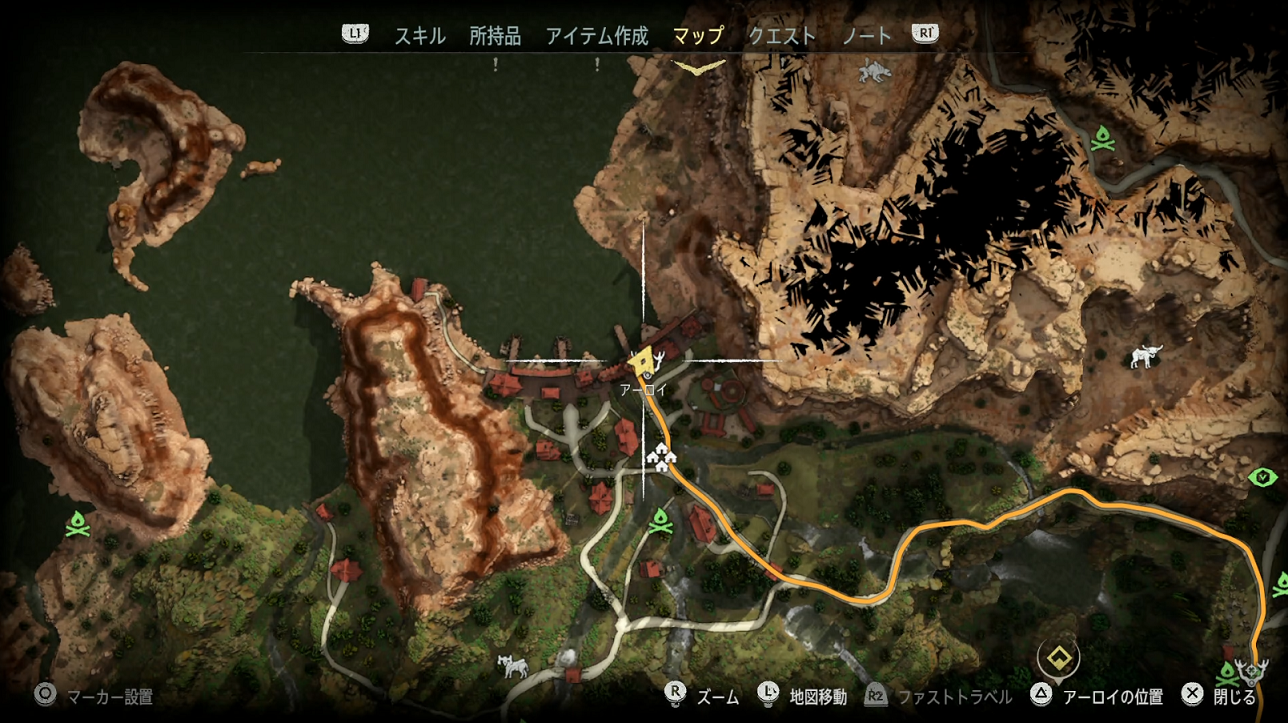Choose the white machine icon near the southern road

(512, 665)
